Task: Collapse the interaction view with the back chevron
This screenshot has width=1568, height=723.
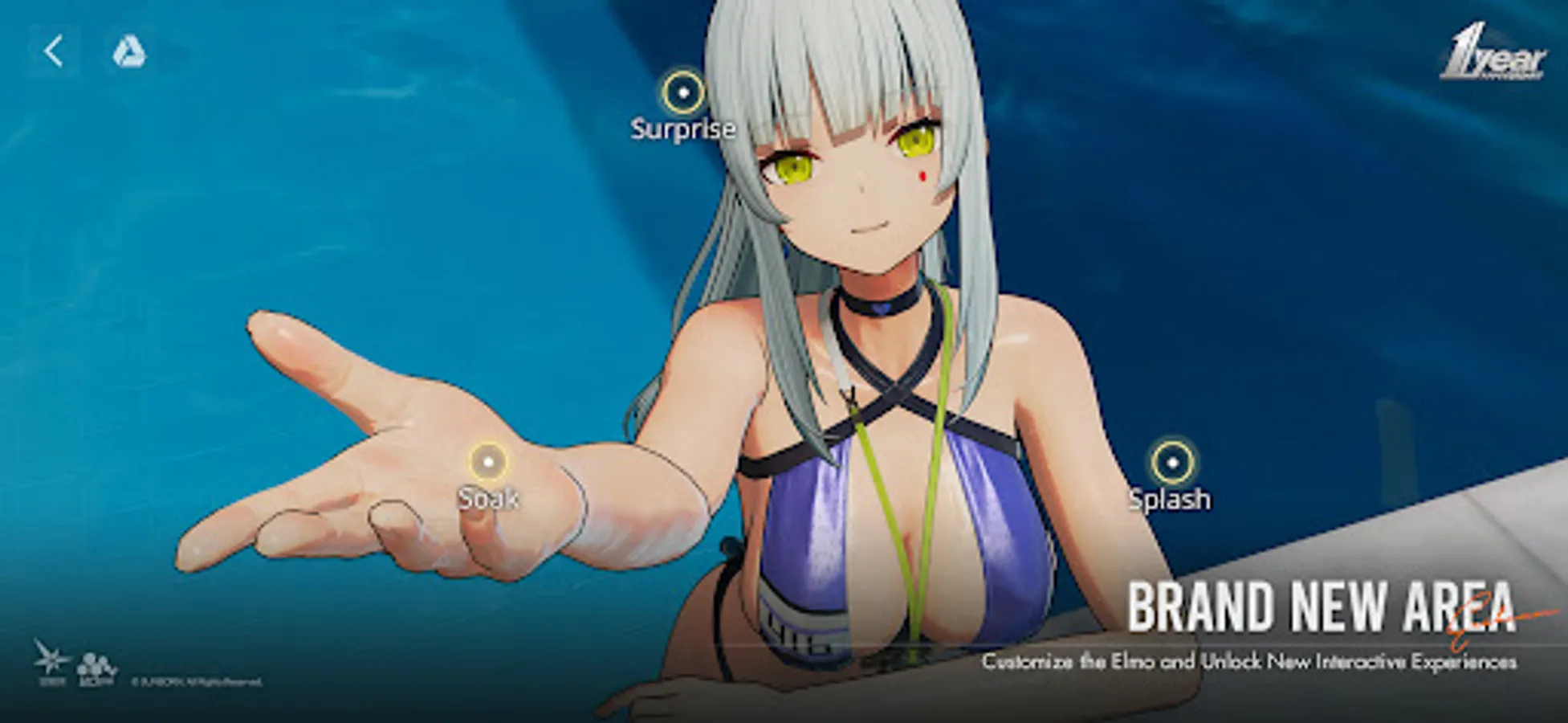Action: 55,53
